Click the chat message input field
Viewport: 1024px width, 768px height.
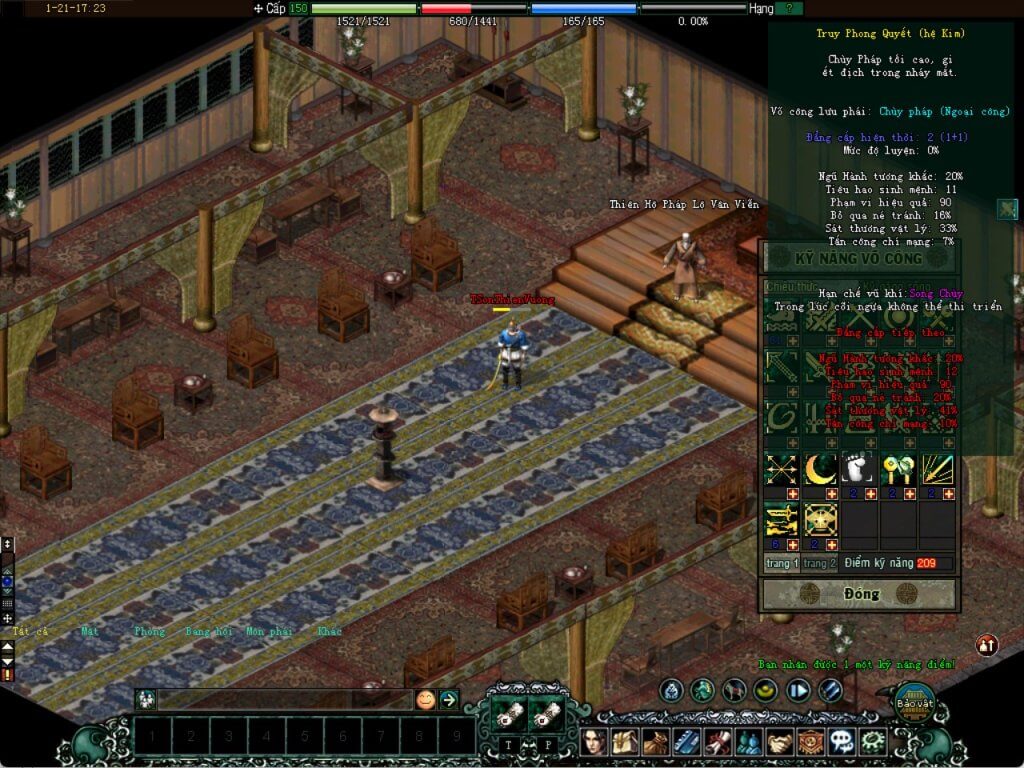pos(285,700)
